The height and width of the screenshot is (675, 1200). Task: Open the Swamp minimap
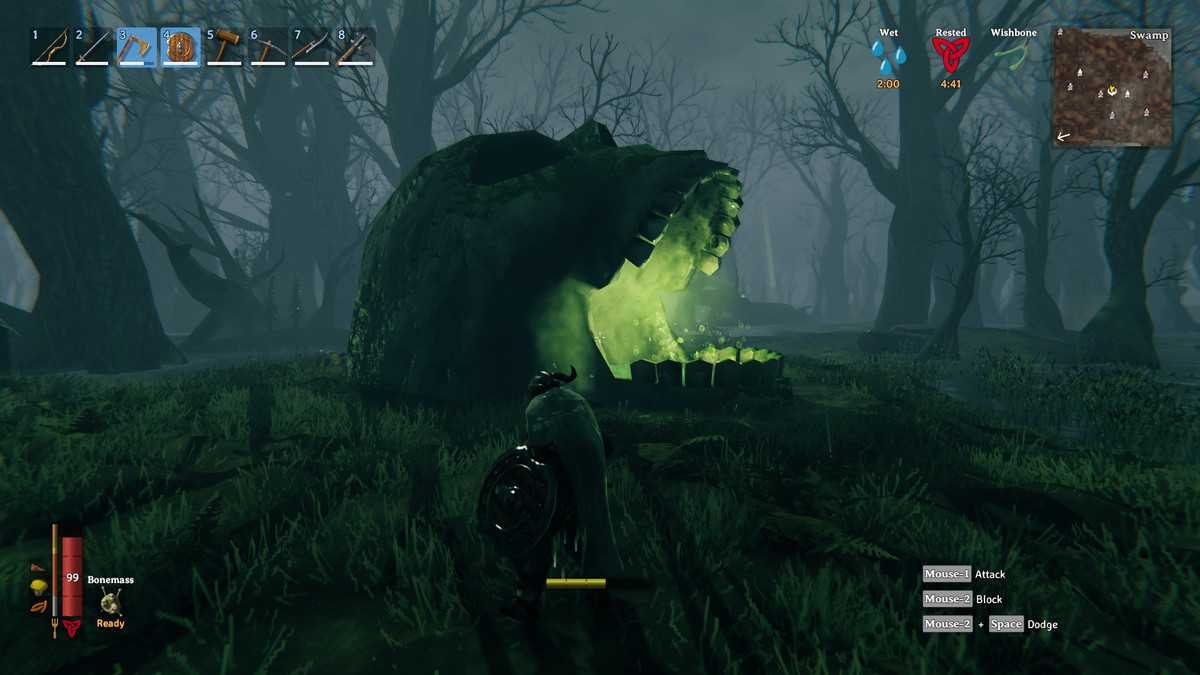point(1112,88)
